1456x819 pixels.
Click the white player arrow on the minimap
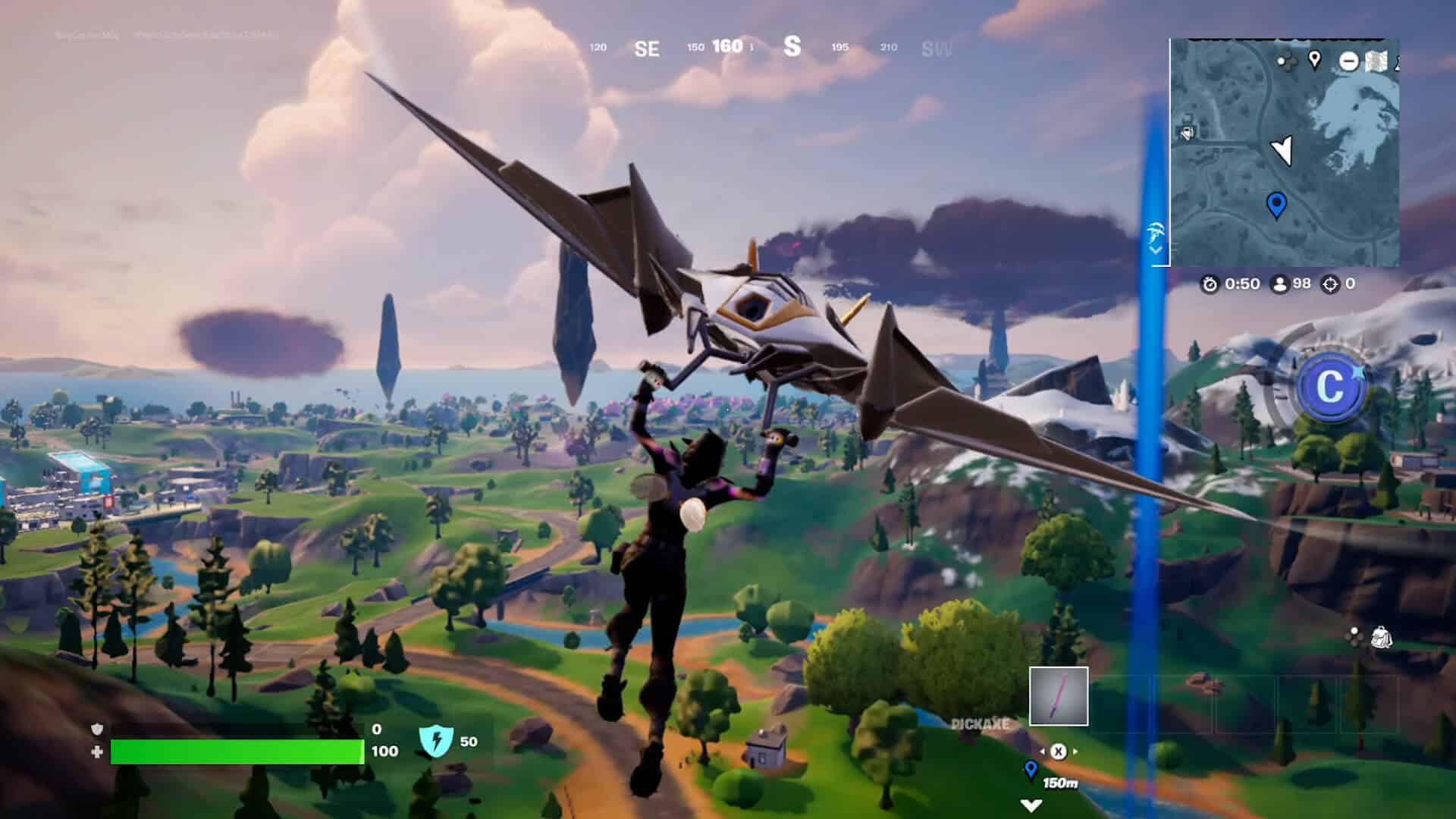1282,150
